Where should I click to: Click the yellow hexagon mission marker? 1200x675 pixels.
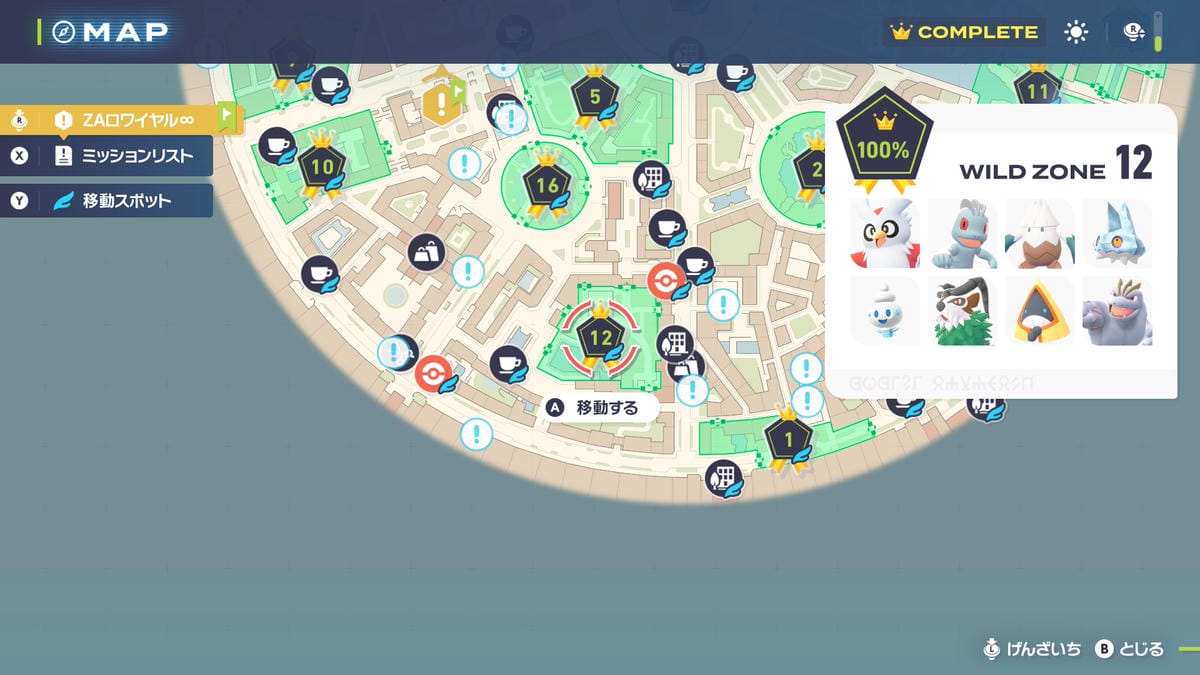tap(440, 101)
